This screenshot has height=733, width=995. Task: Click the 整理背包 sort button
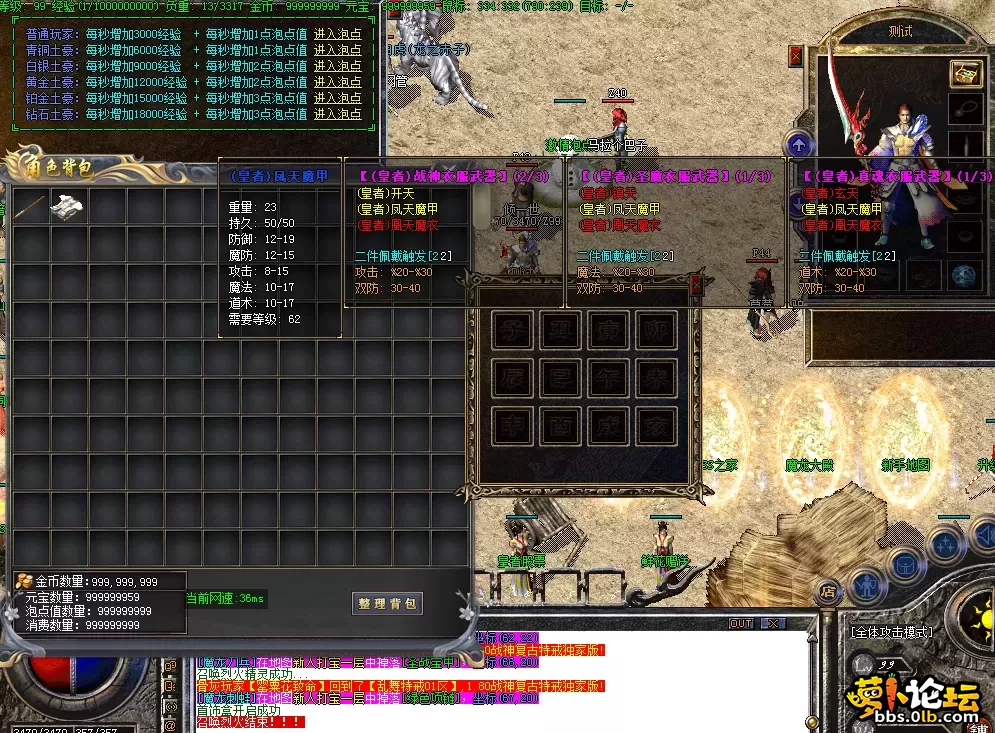388,603
